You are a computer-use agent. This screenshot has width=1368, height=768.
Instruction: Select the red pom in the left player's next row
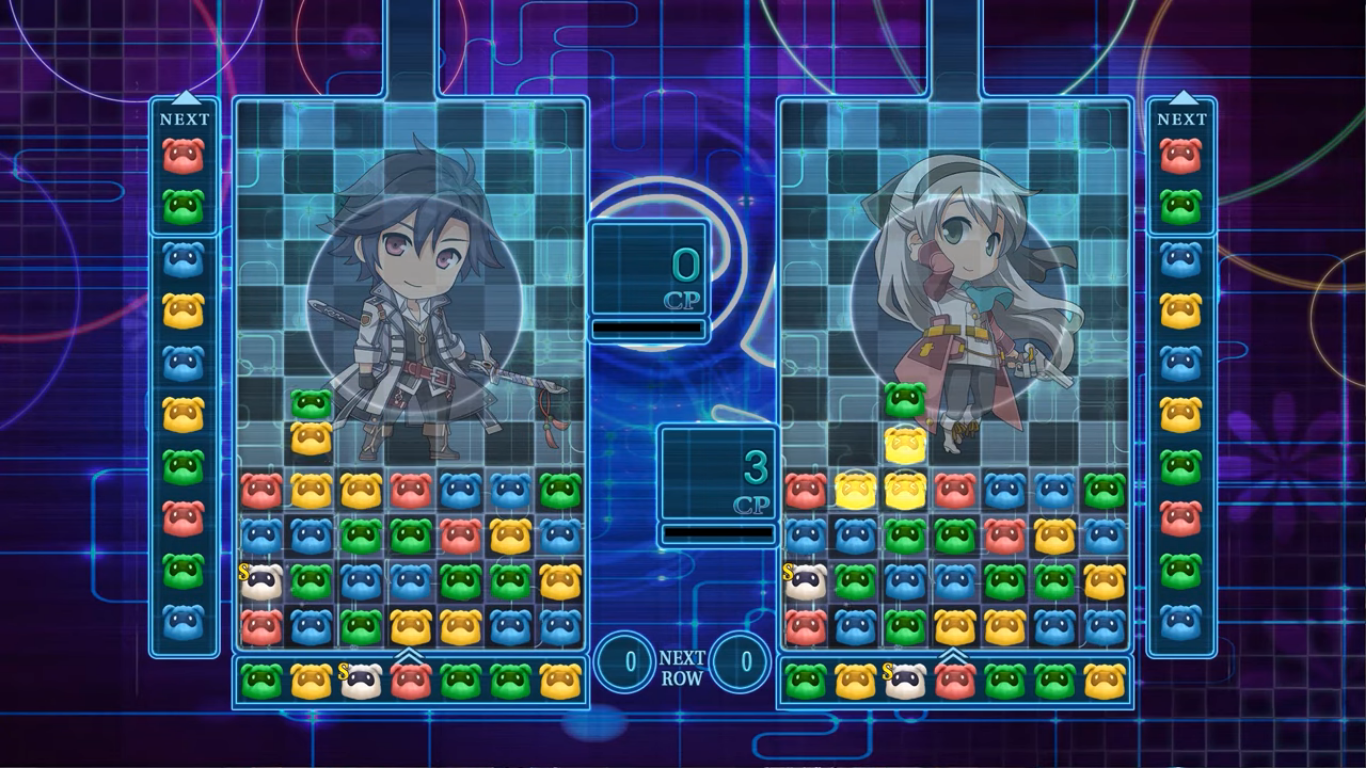tap(410, 680)
